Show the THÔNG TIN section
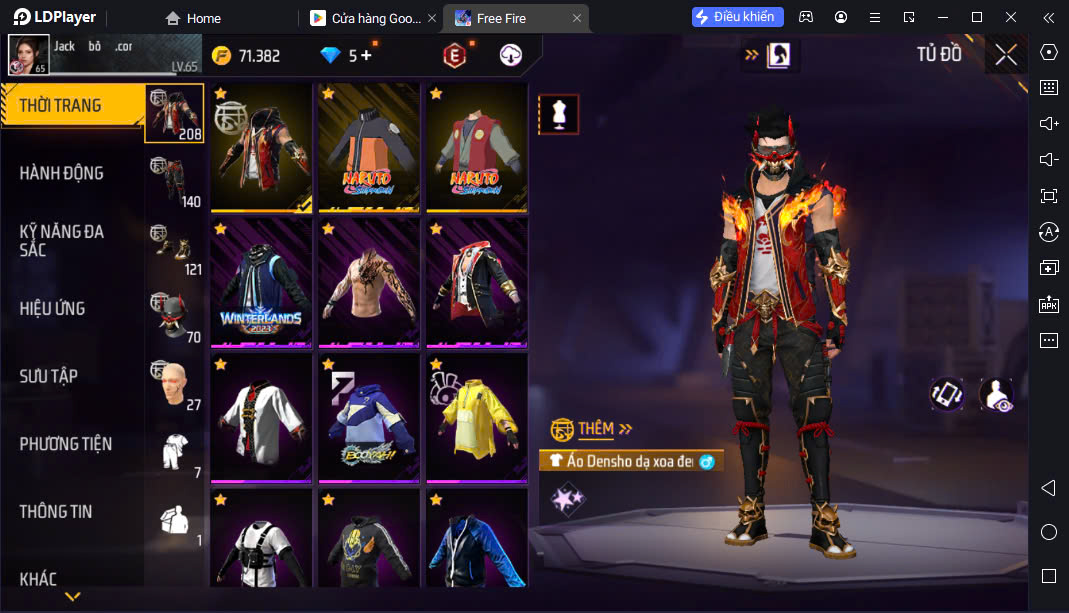 tap(56, 511)
